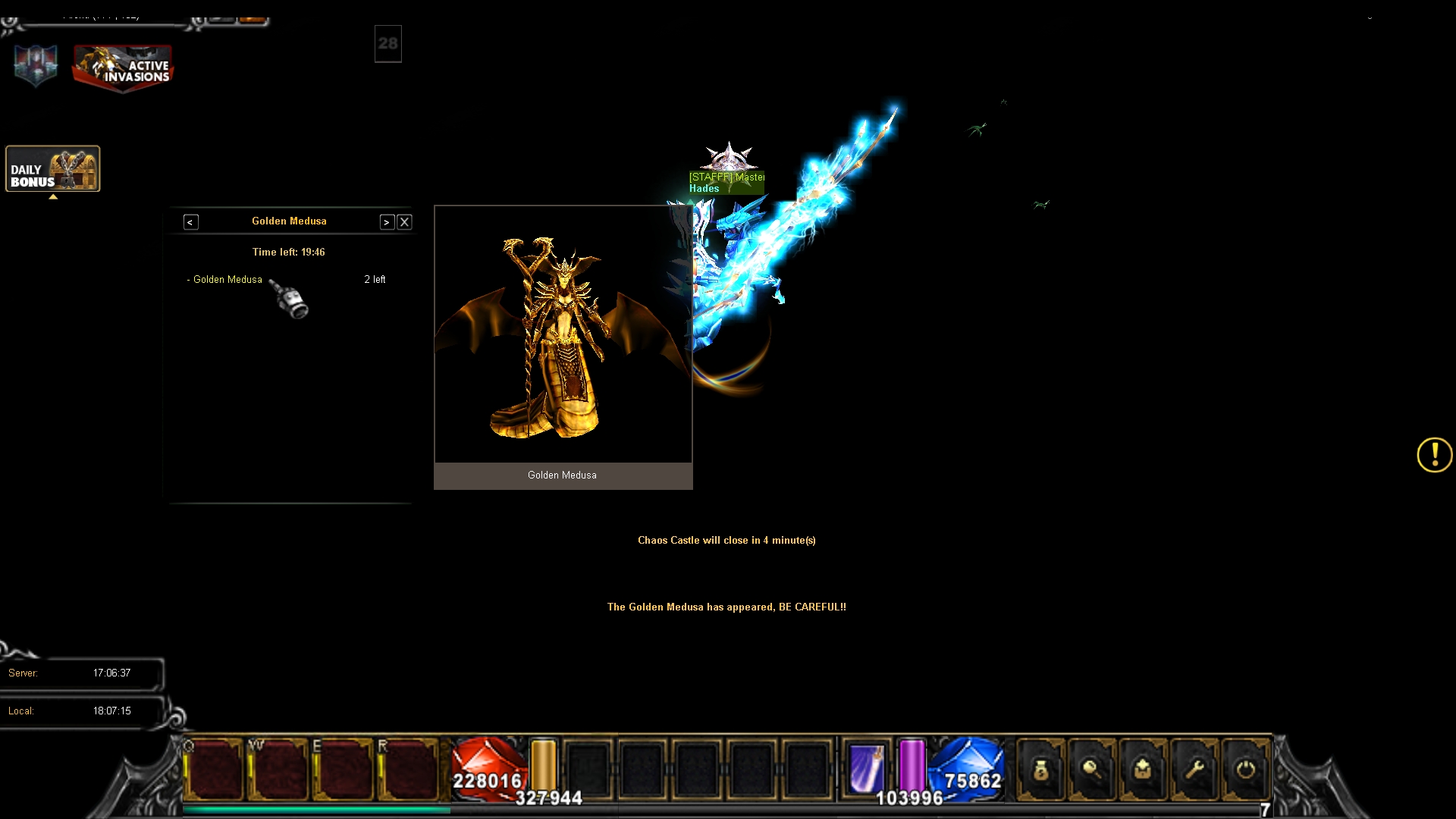
Task: Go to the next invasion with right arrow
Action: click(387, 222)
